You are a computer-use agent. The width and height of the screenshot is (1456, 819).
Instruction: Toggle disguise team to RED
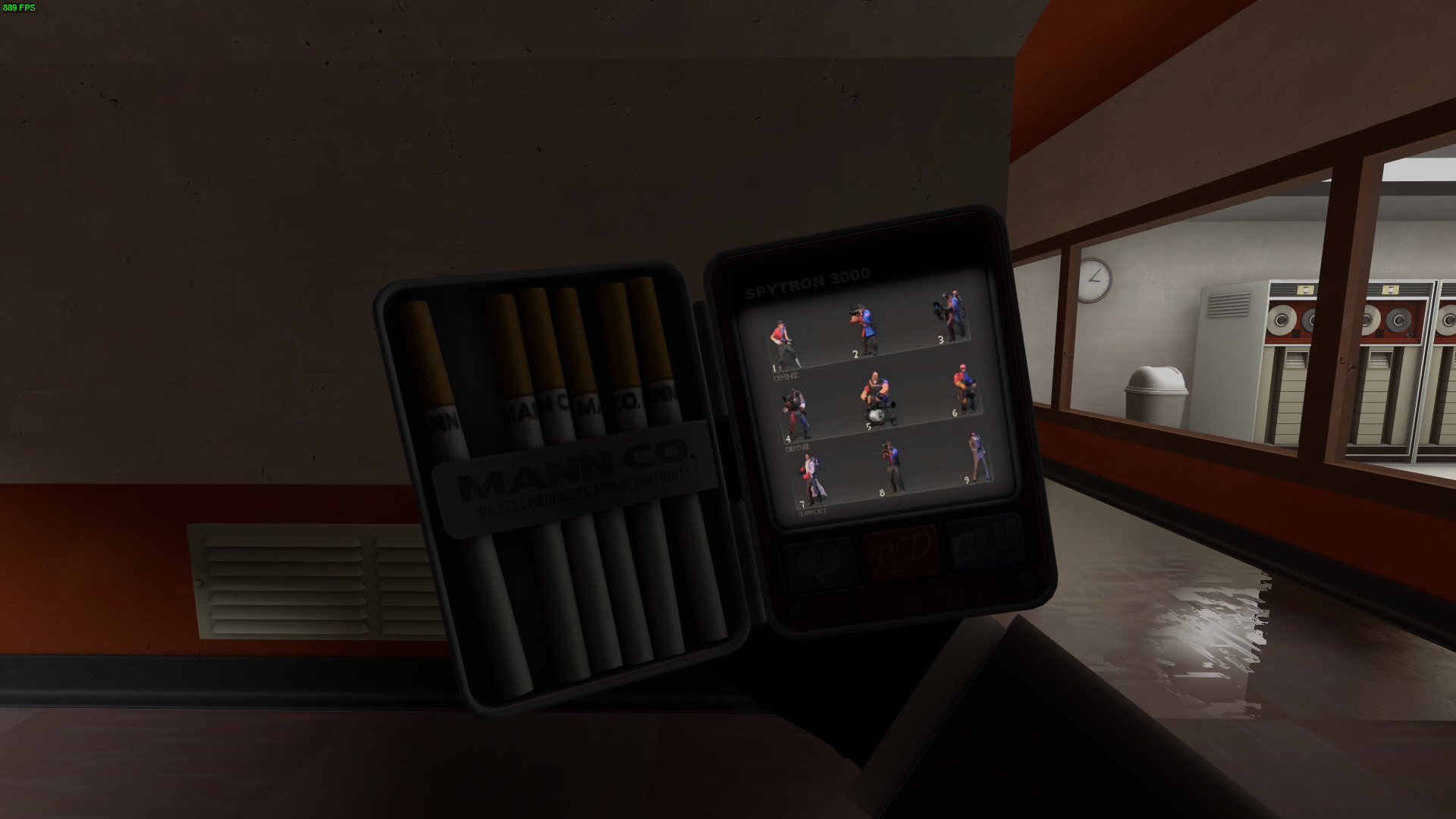click(899, 551)
